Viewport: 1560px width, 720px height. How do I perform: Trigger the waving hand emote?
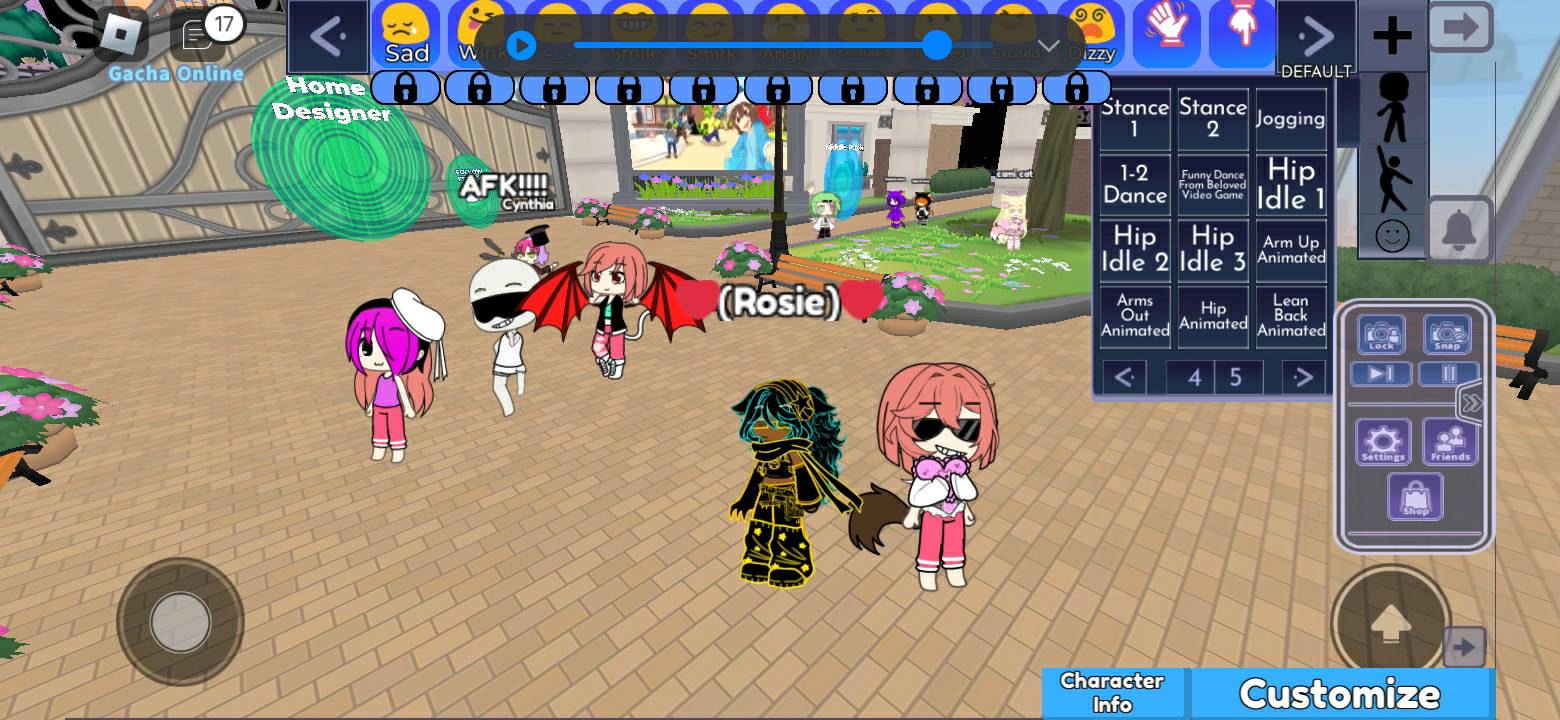pos(1166,32)
